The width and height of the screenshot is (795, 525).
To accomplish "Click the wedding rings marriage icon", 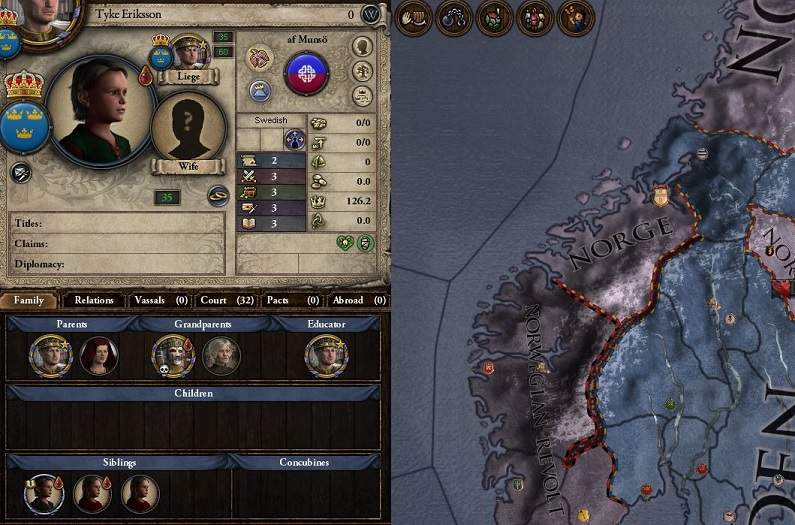I will click(x=219, y=195).
